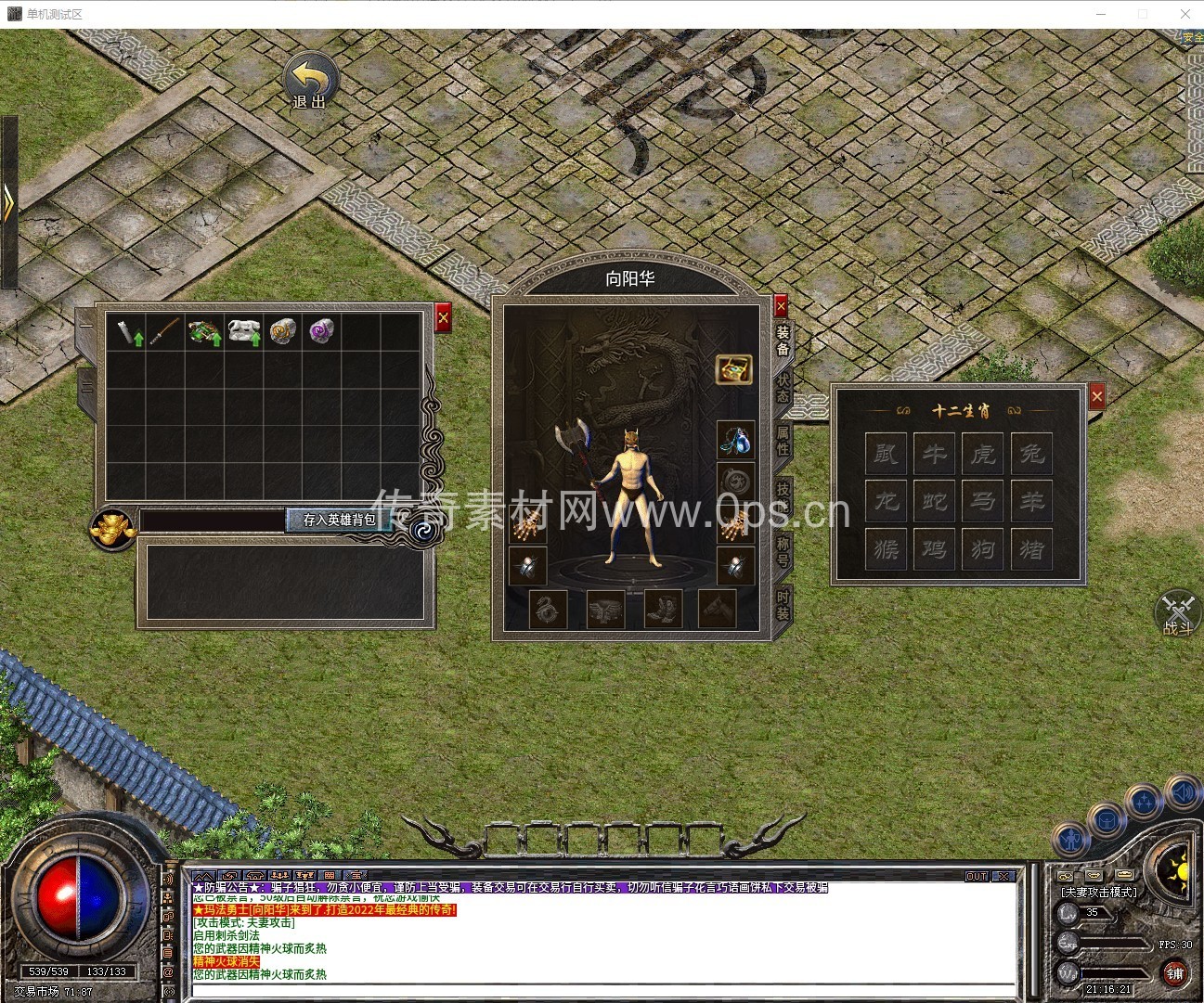Open the red 铺 shop button
Viewport: 1204px width, 1003px height.
pos(1175,972)
